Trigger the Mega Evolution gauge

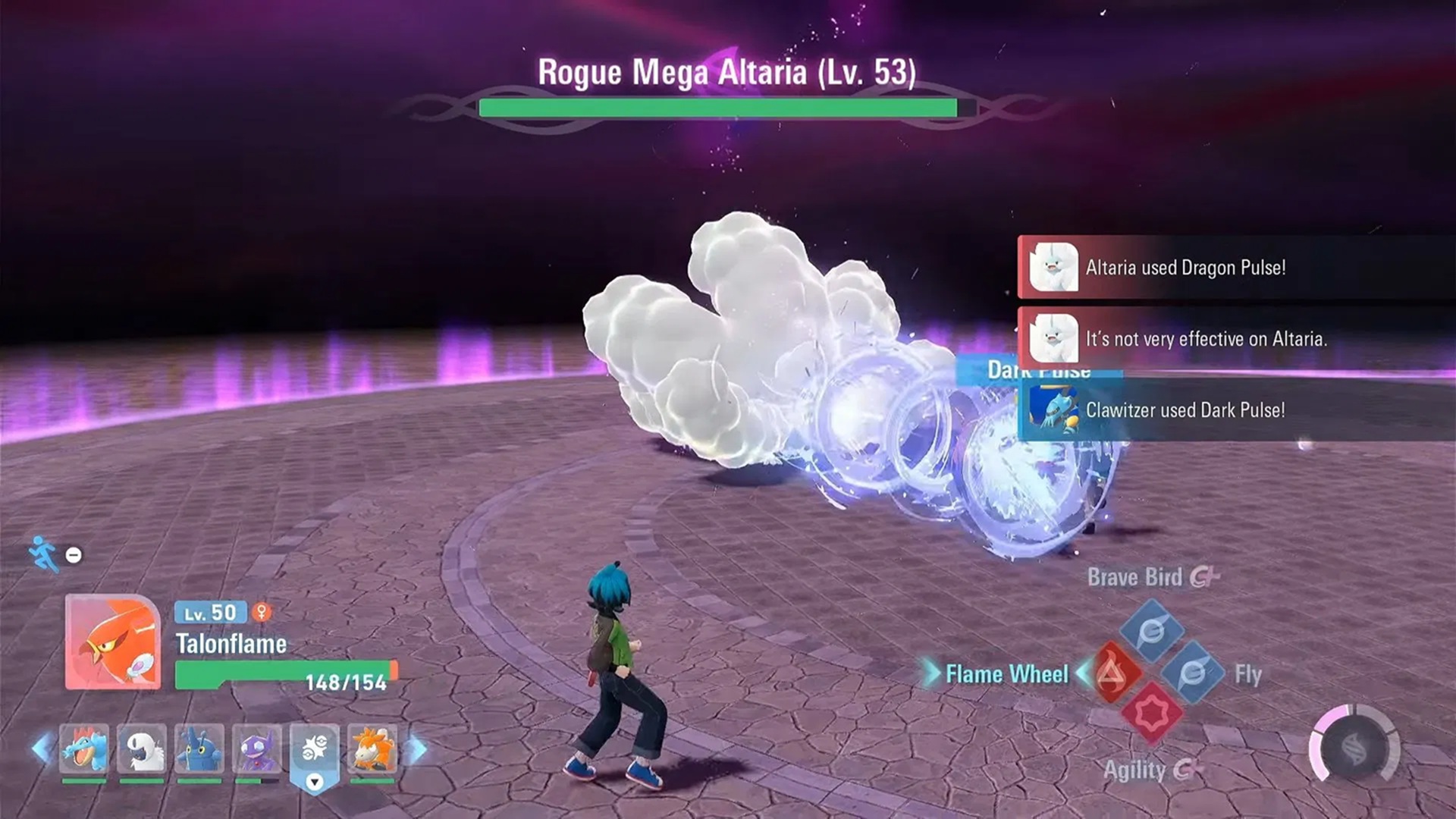click(x=1354, y=748)
